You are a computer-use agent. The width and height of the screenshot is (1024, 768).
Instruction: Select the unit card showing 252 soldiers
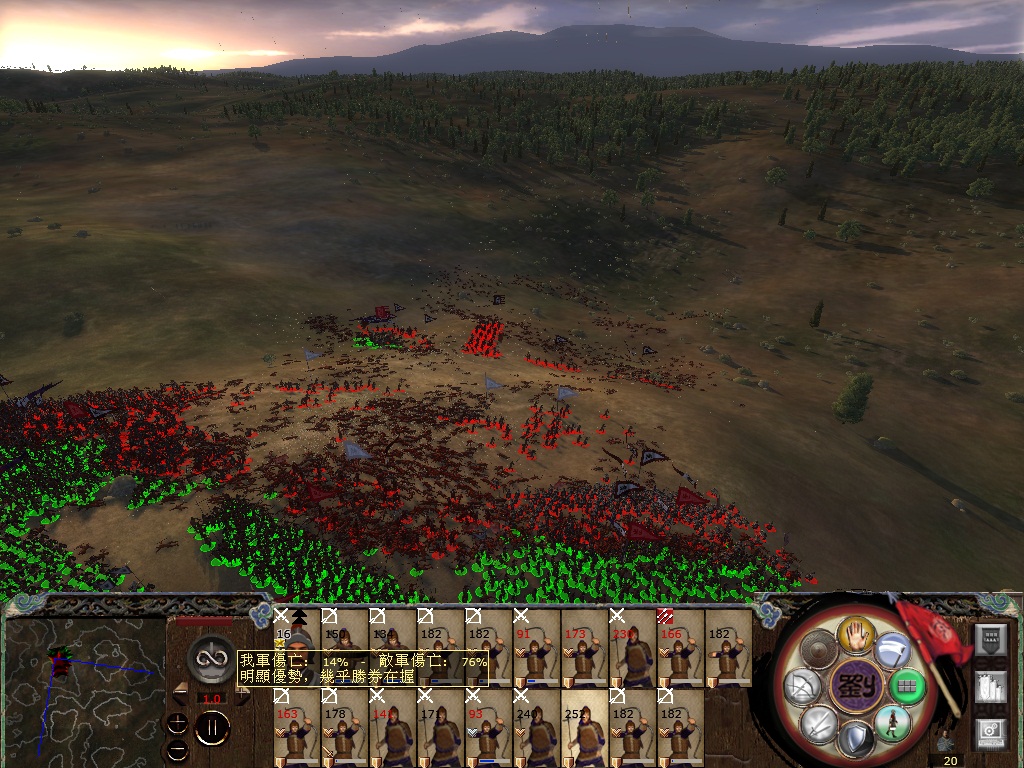point(584,727)
